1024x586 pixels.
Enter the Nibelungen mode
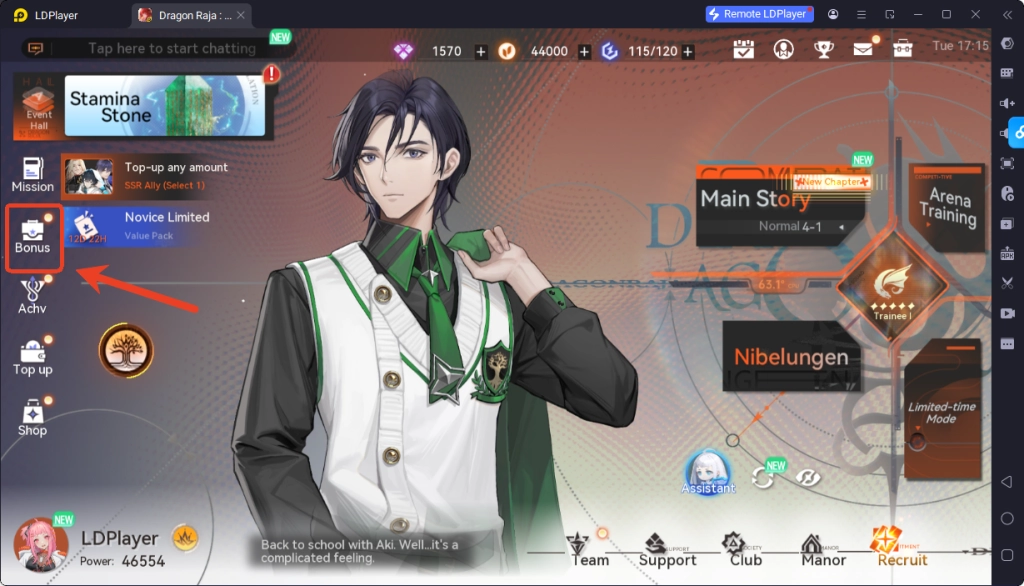pyautogui.click(x=790, y=357)
